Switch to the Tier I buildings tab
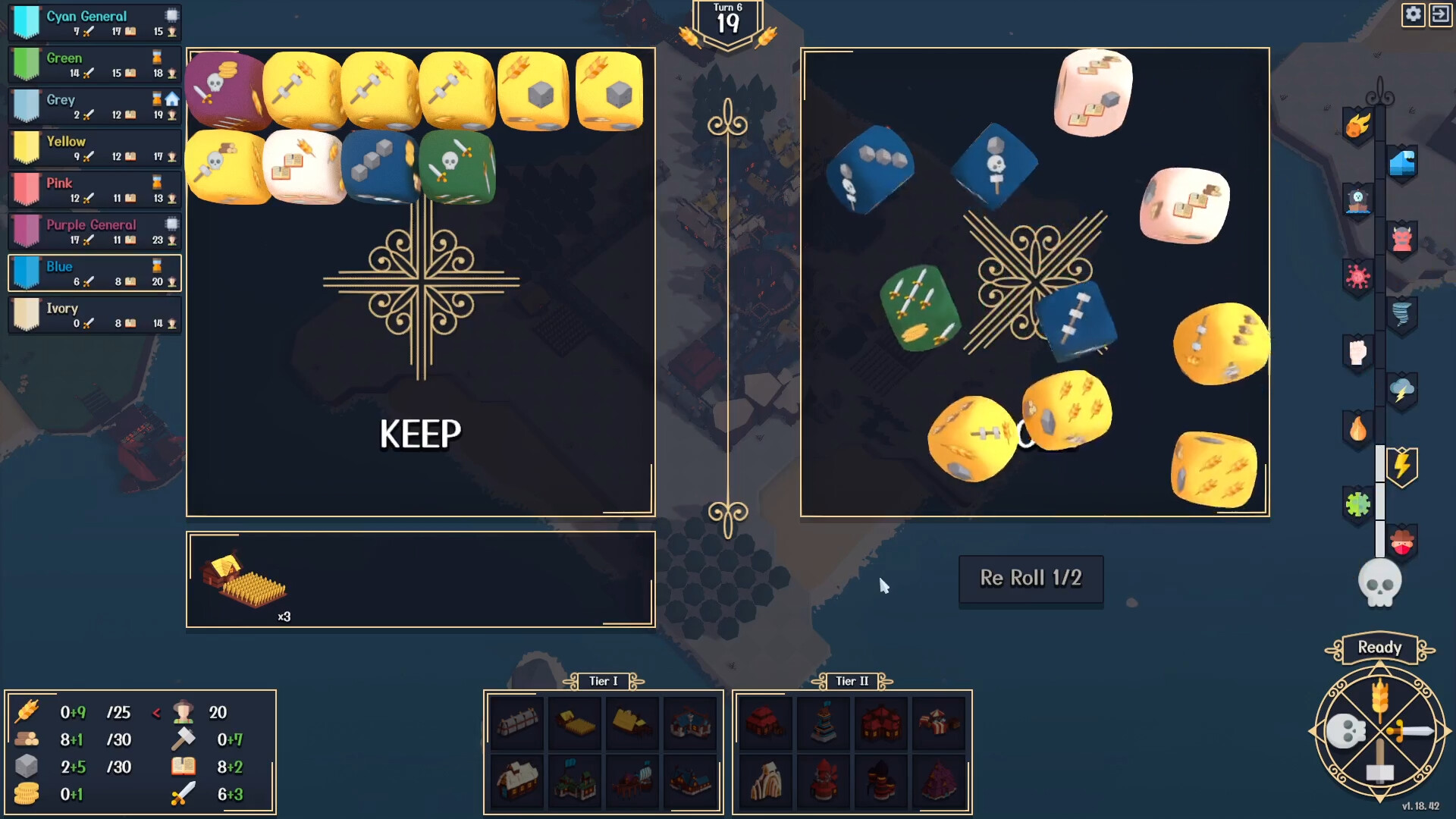Screen dimensions: 1456x819 point(601,681)
